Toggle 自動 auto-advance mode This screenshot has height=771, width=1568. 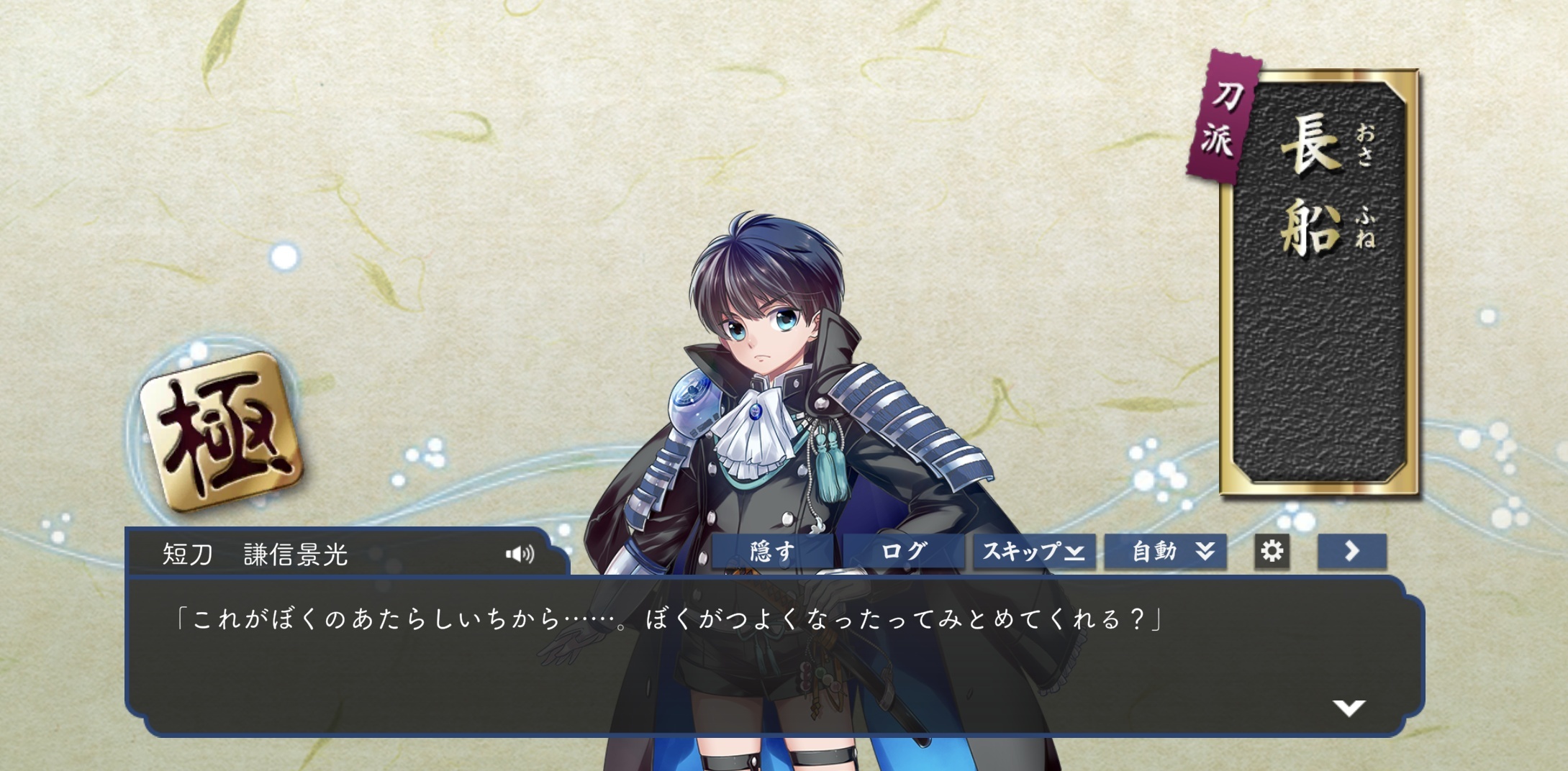click(1165, 552)
